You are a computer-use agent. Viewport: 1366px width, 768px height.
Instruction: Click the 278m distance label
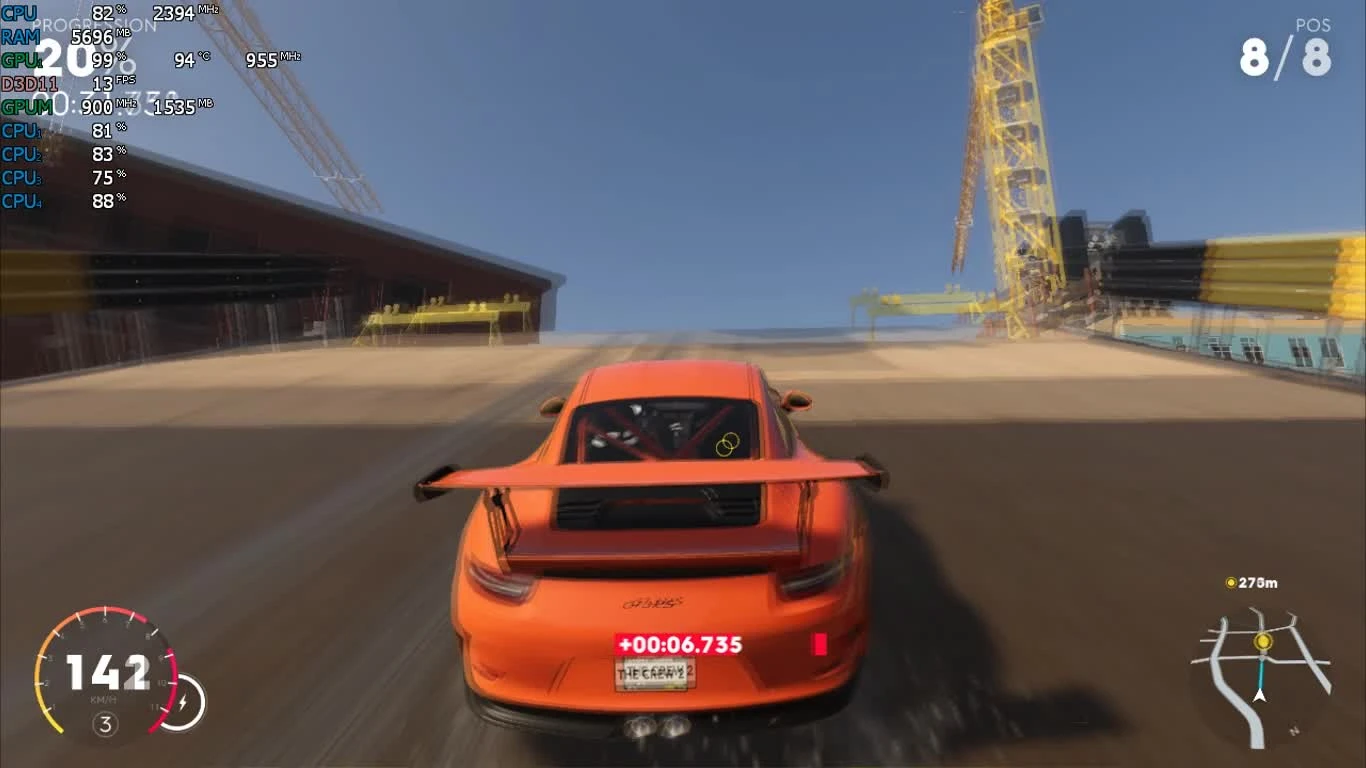coord(1258,583)
